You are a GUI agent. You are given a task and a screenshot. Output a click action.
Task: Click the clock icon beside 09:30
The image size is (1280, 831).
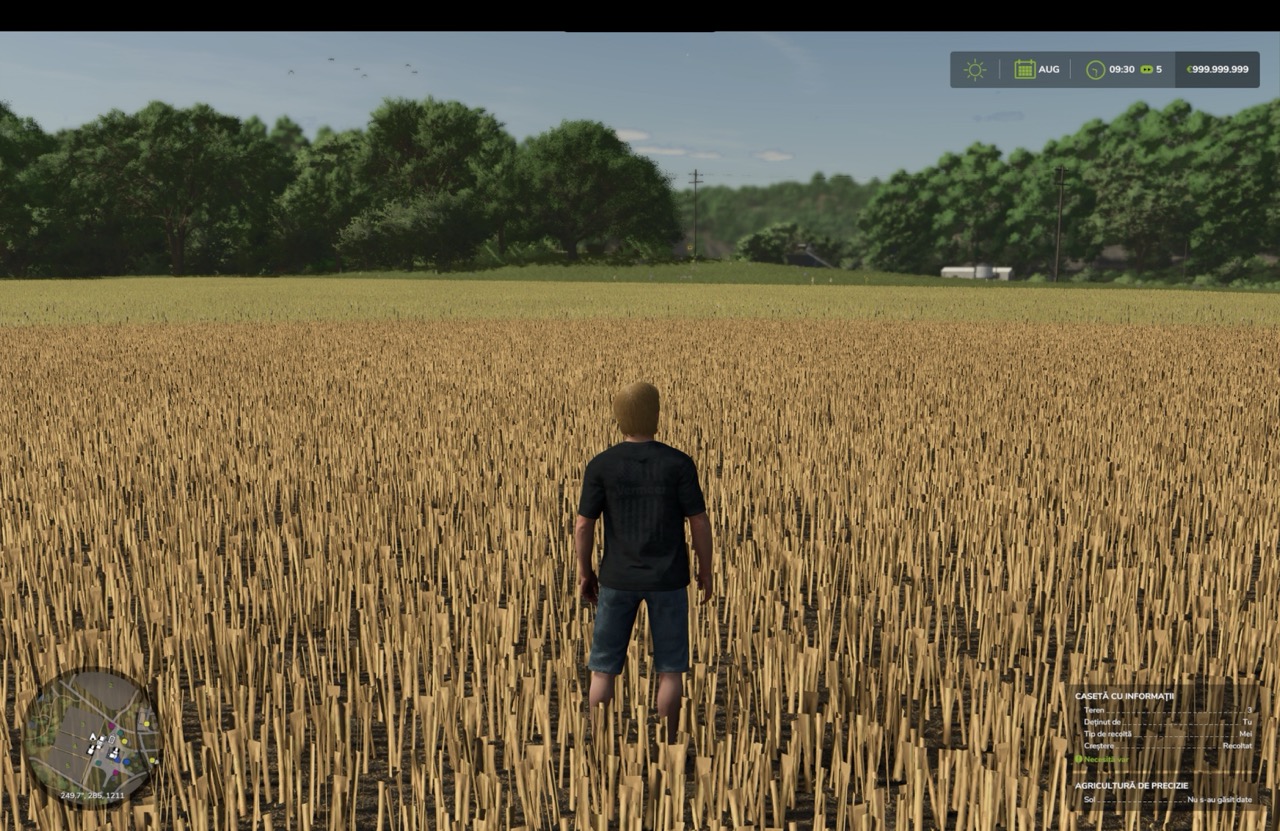point(1096,70)
